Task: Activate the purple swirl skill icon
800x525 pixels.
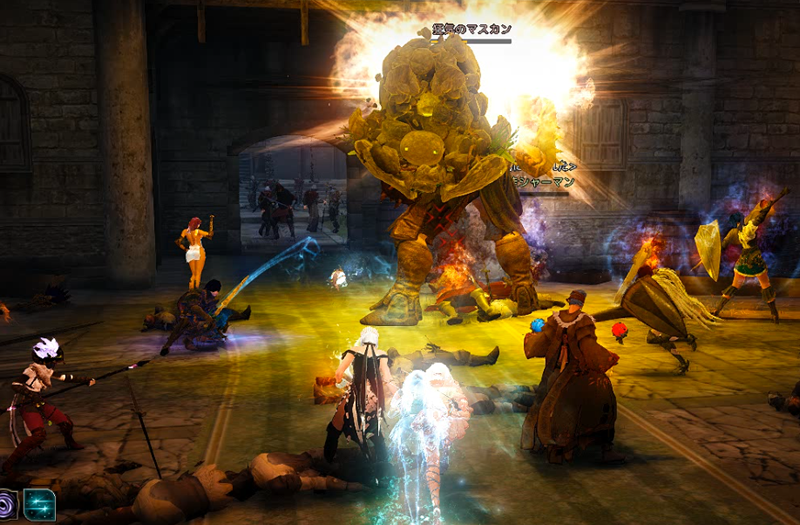Action: (6, 505)
